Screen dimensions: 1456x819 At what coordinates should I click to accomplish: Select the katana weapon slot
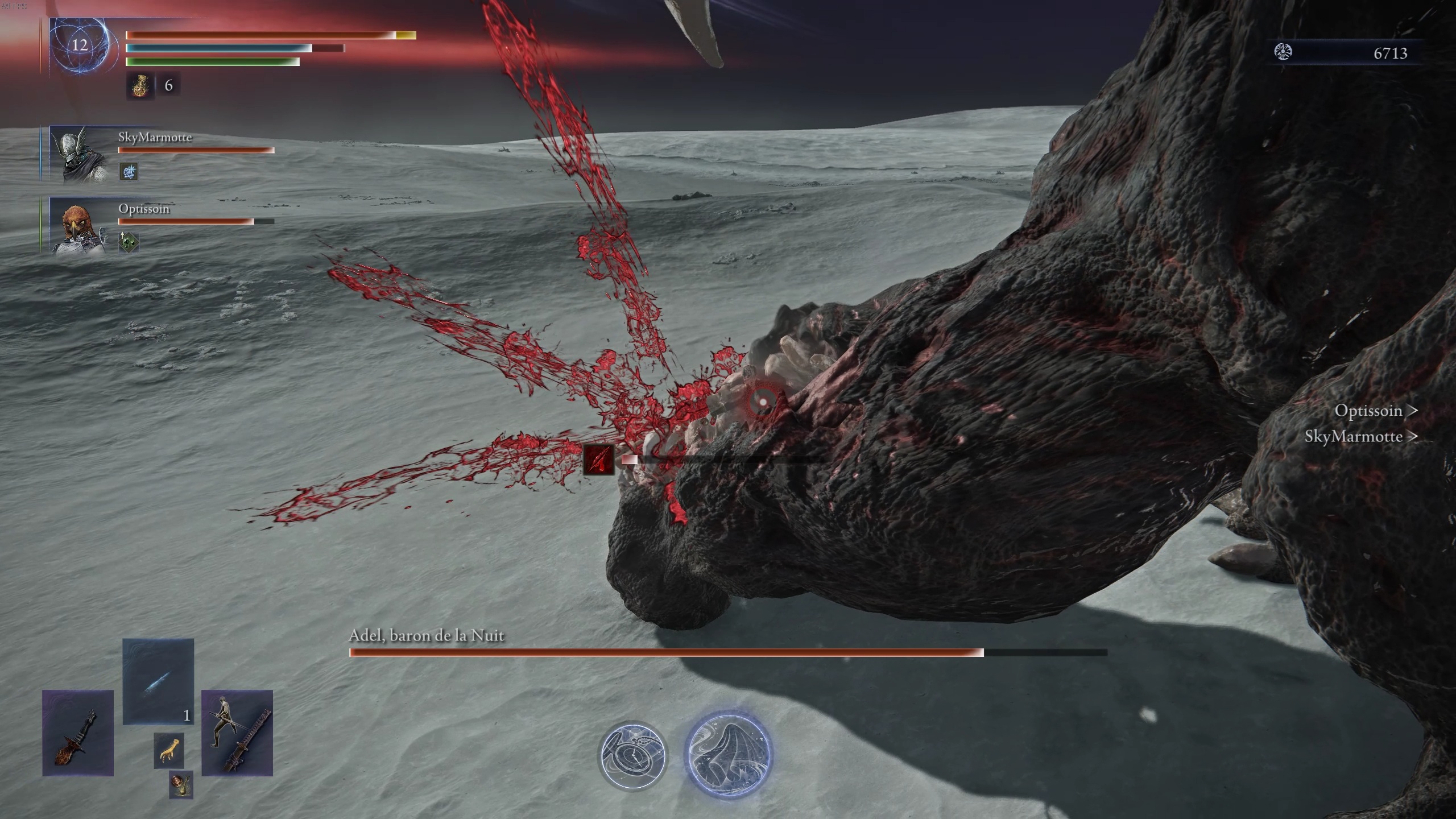pos(237,733)
